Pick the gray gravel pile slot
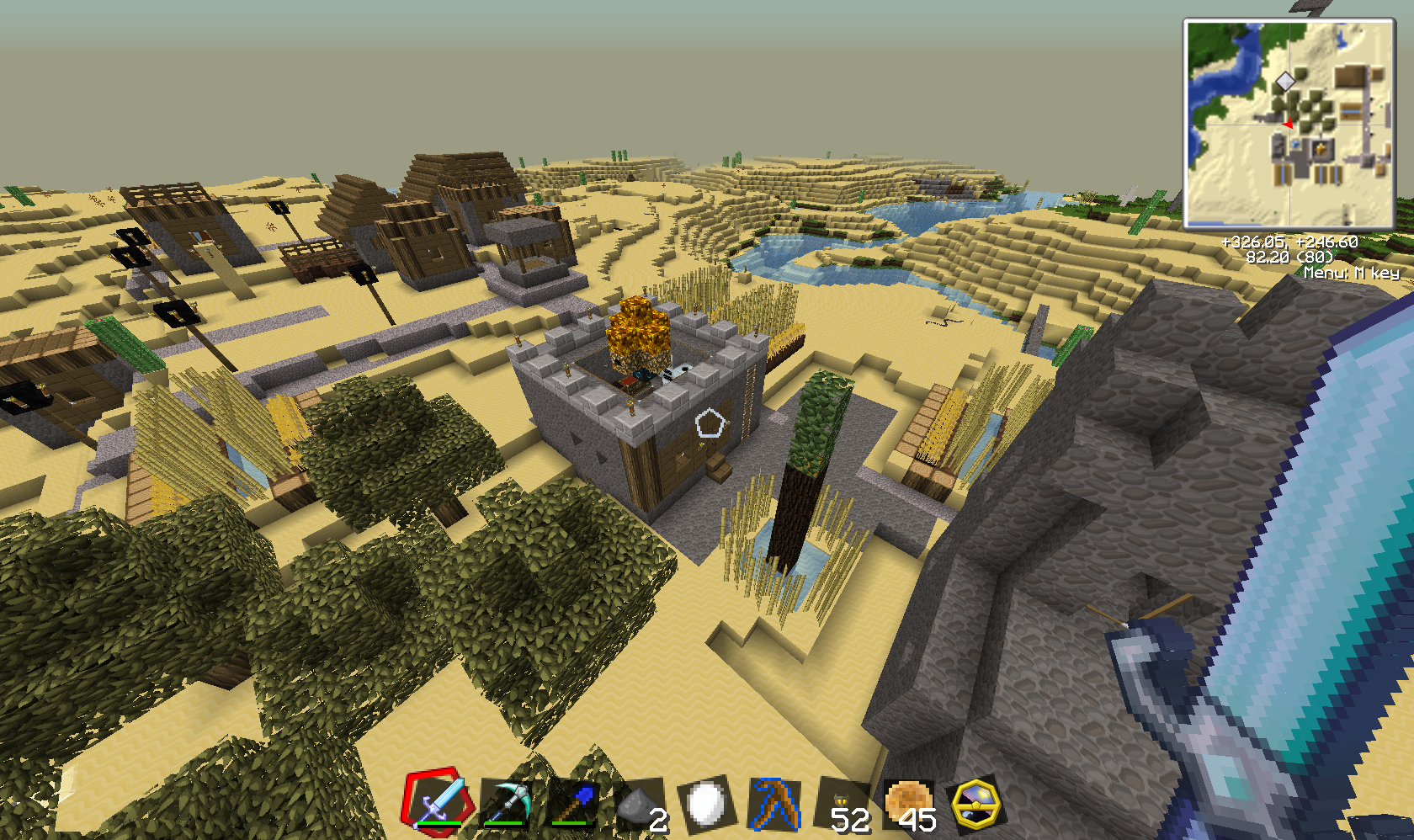Viewport: 1414px width, 840px height. click(640, 805)
